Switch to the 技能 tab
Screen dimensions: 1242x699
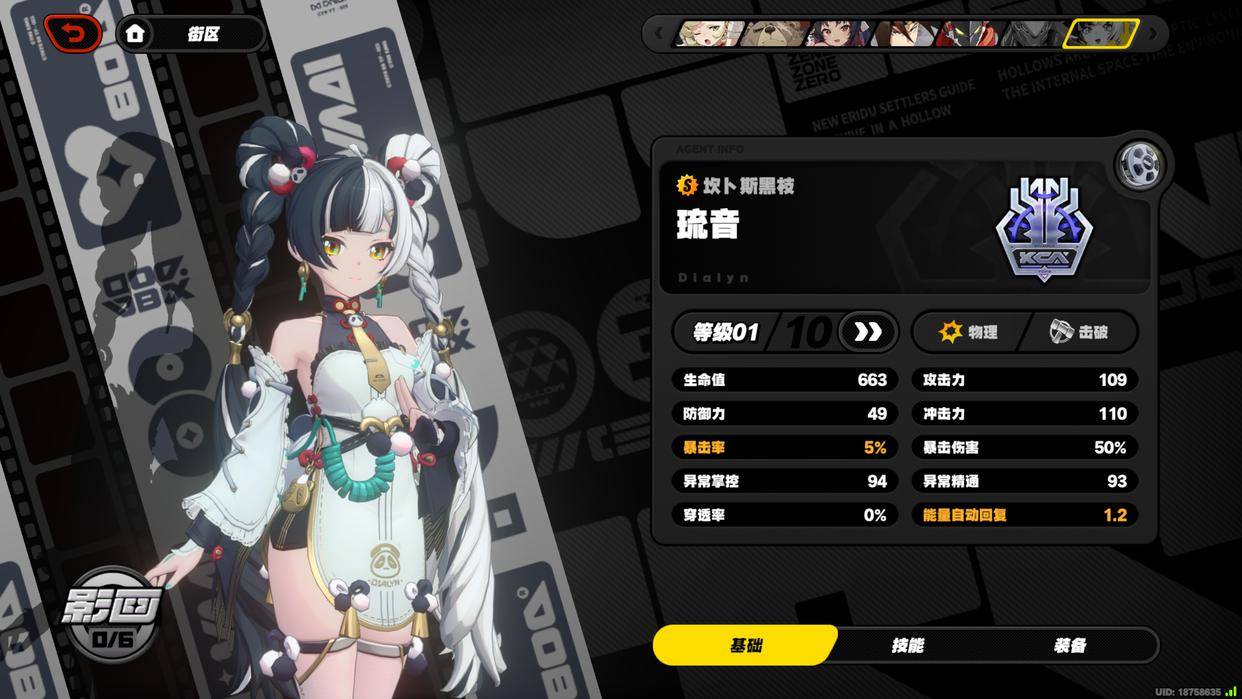click(907, 646)
